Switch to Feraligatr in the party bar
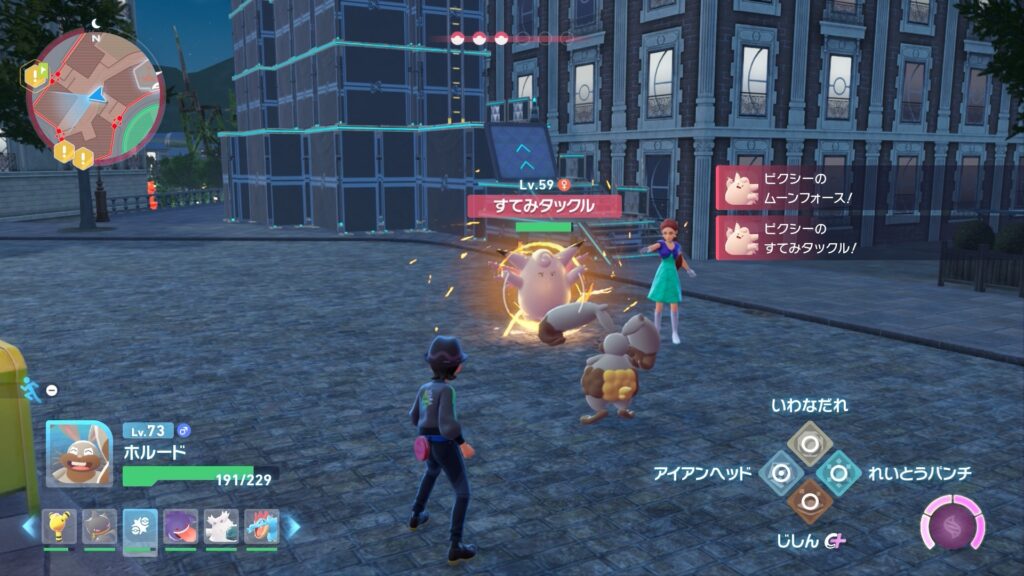This screenshot has width=1024, height=576. [261, 527]
